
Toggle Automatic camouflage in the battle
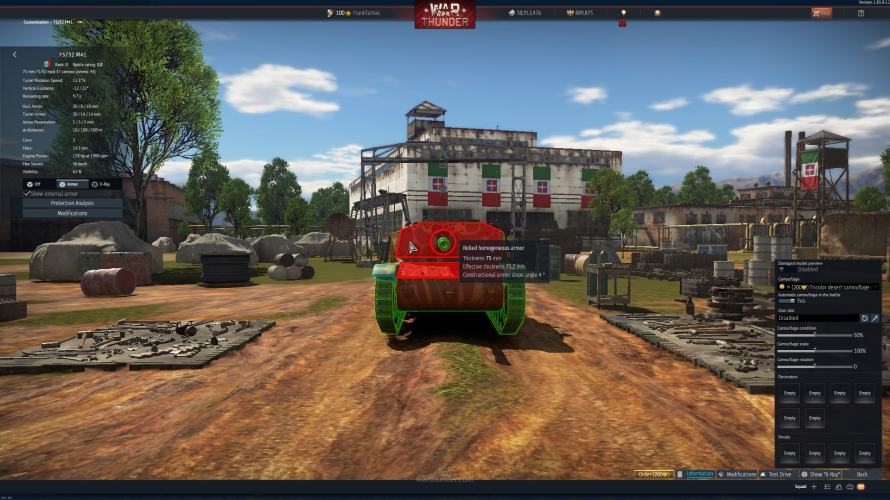(x=786, y=300)
